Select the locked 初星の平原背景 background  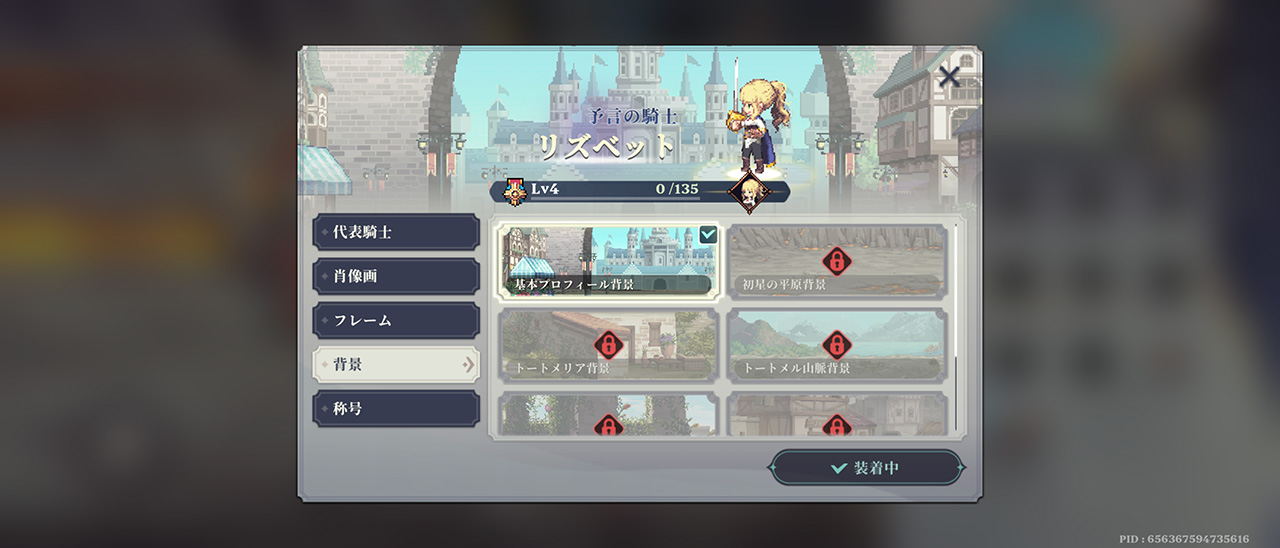point(836,262)
